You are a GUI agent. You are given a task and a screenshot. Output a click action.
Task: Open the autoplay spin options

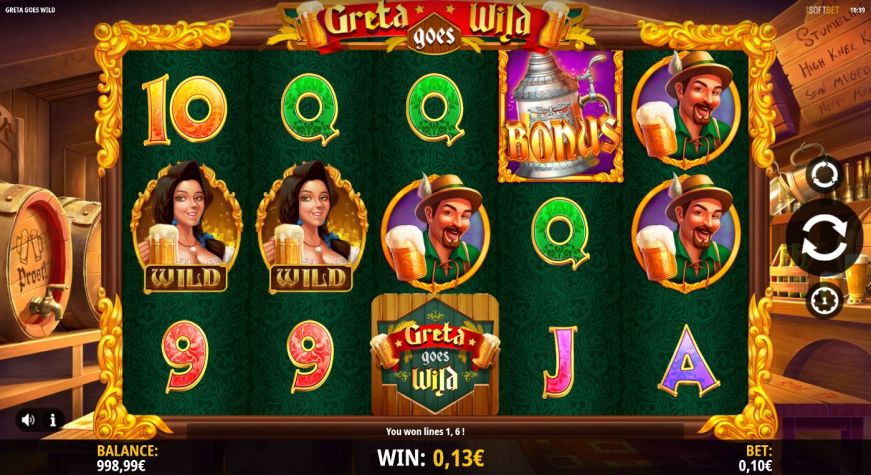[825, 176]
